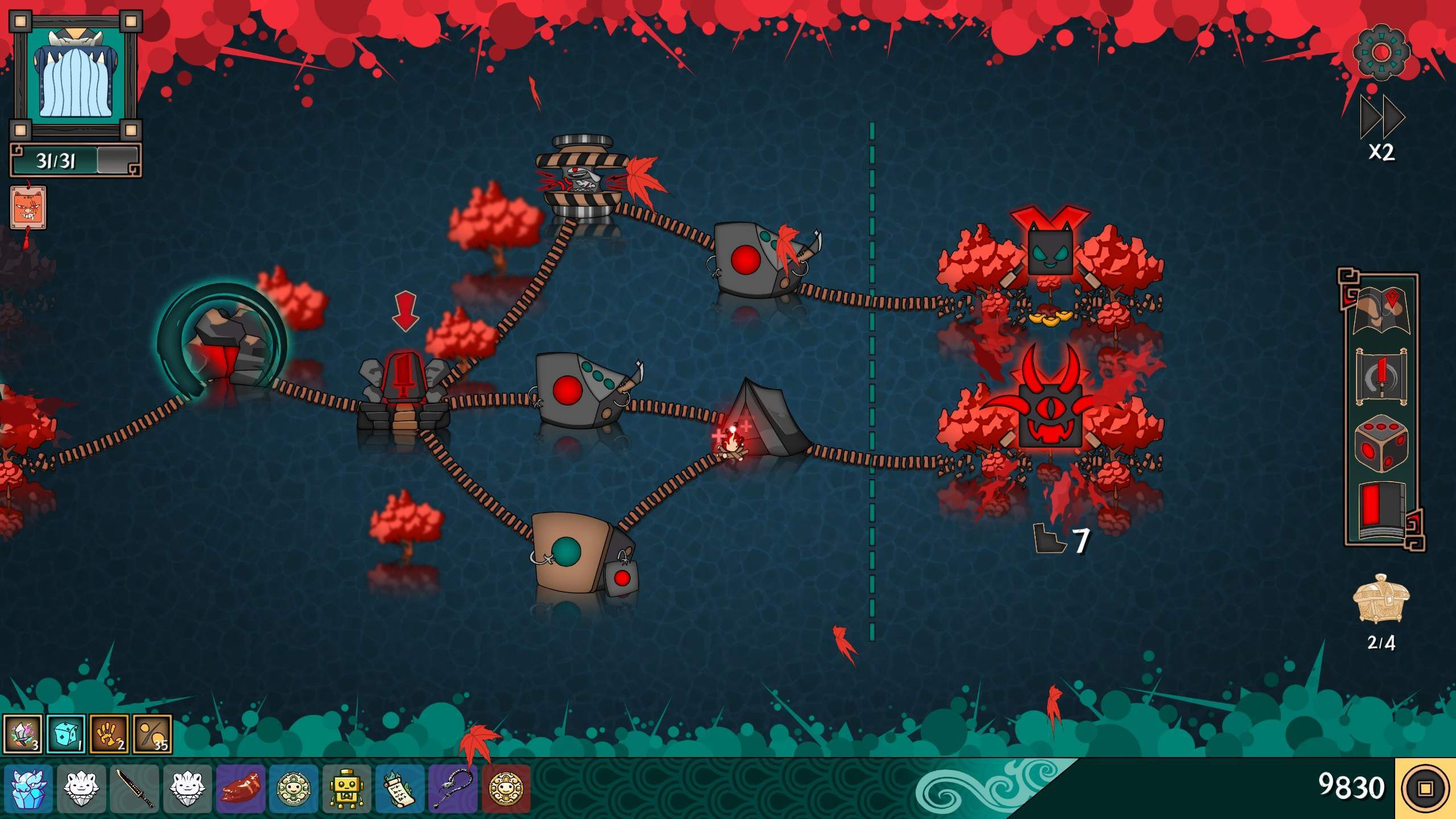Open the settings gear menu
The width and height of the screenshot is (1456, 819).
click(1381, 52)
